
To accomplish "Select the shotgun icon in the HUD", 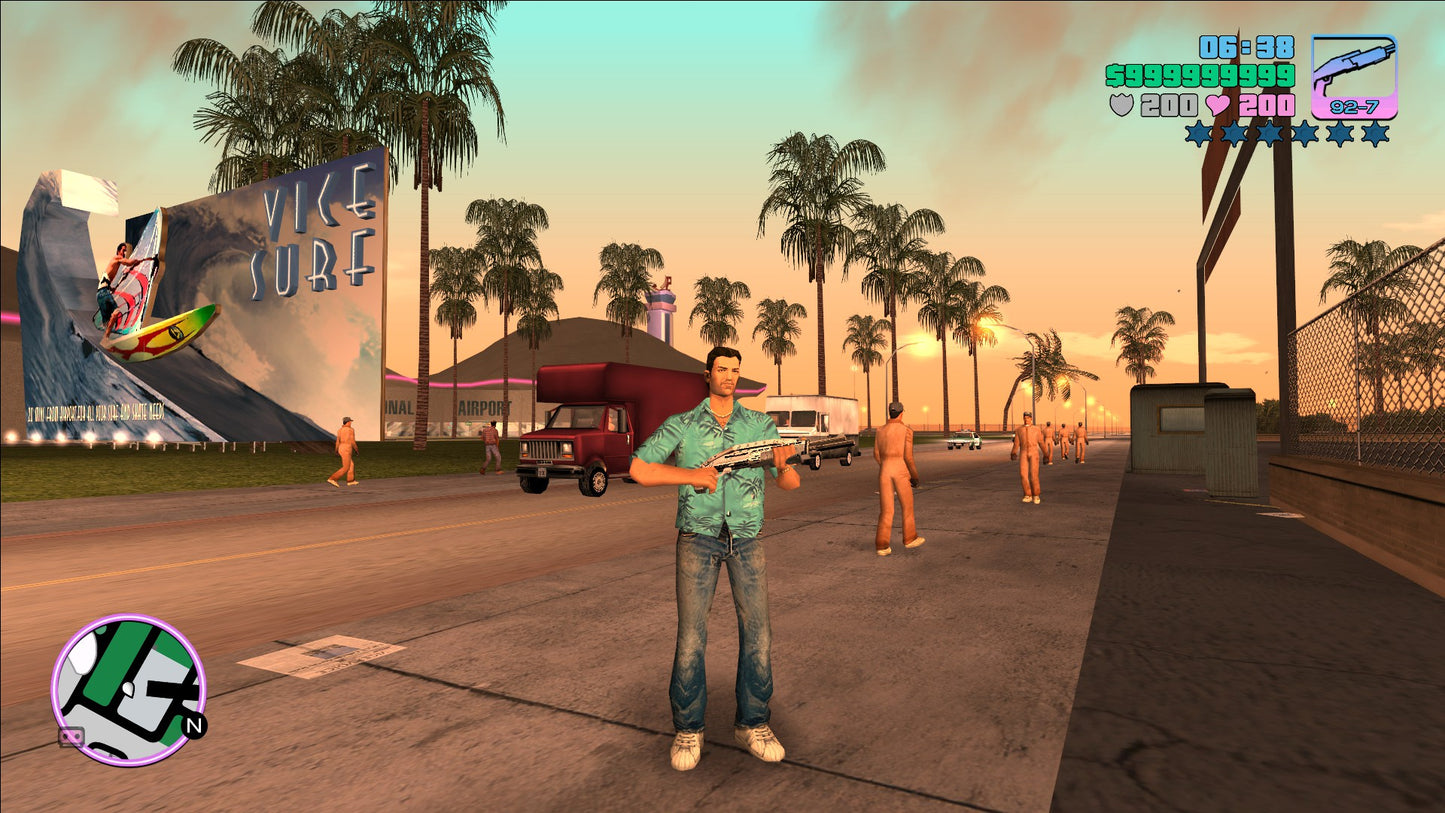I will (1355, 65).
